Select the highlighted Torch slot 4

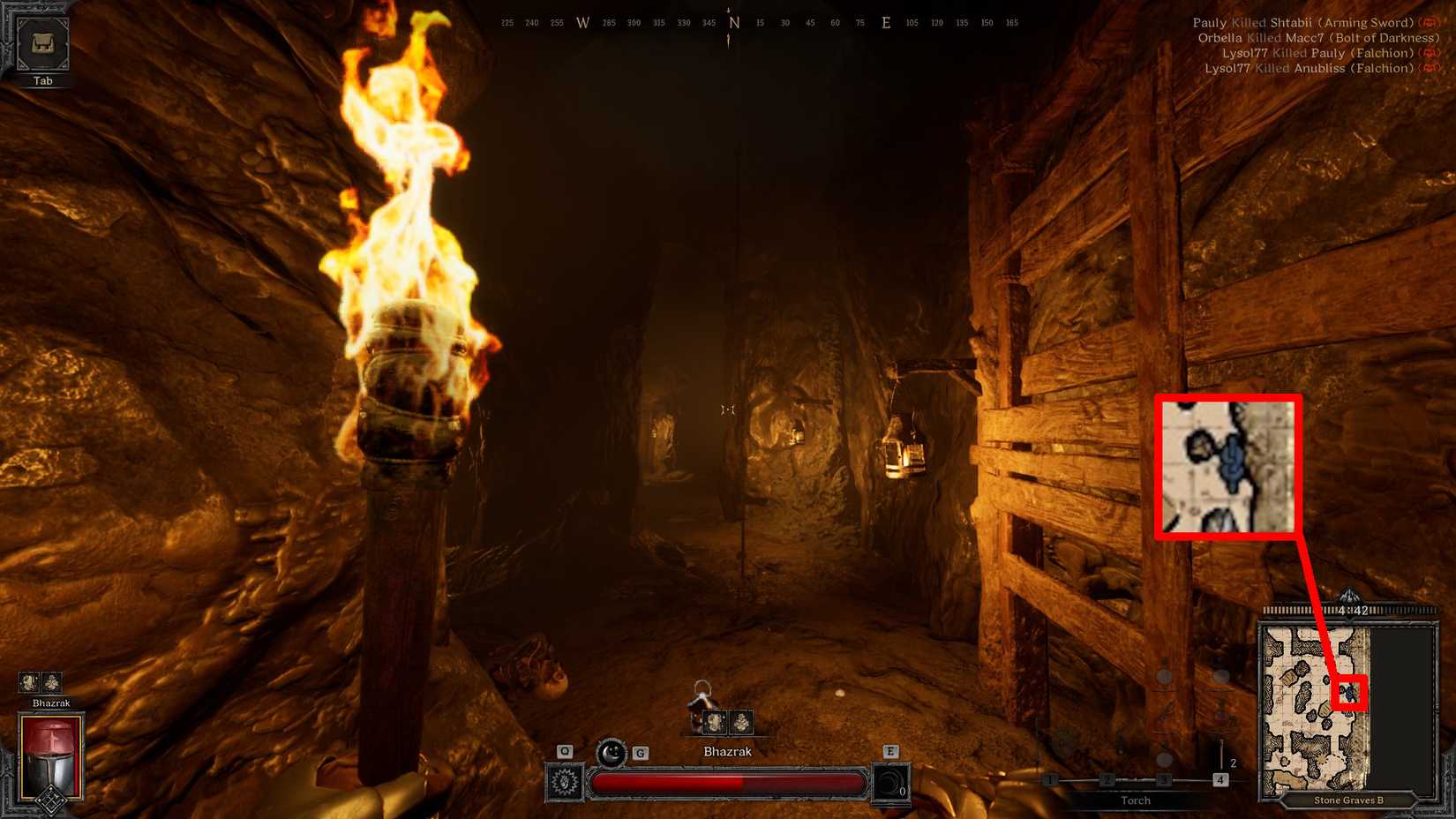pyautogui.click(x=1220, y=780)
